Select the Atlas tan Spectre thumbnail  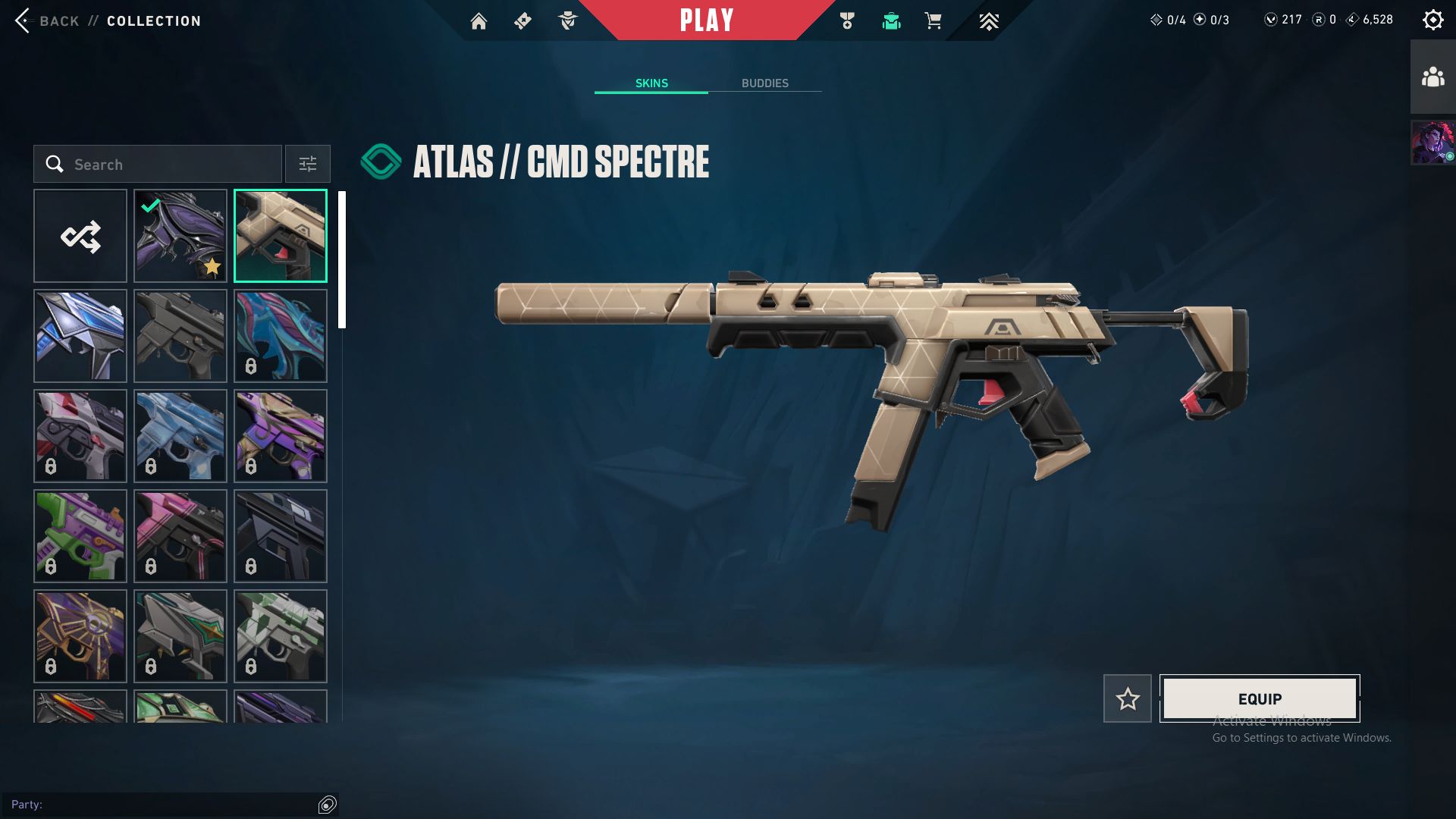(281, 236)
